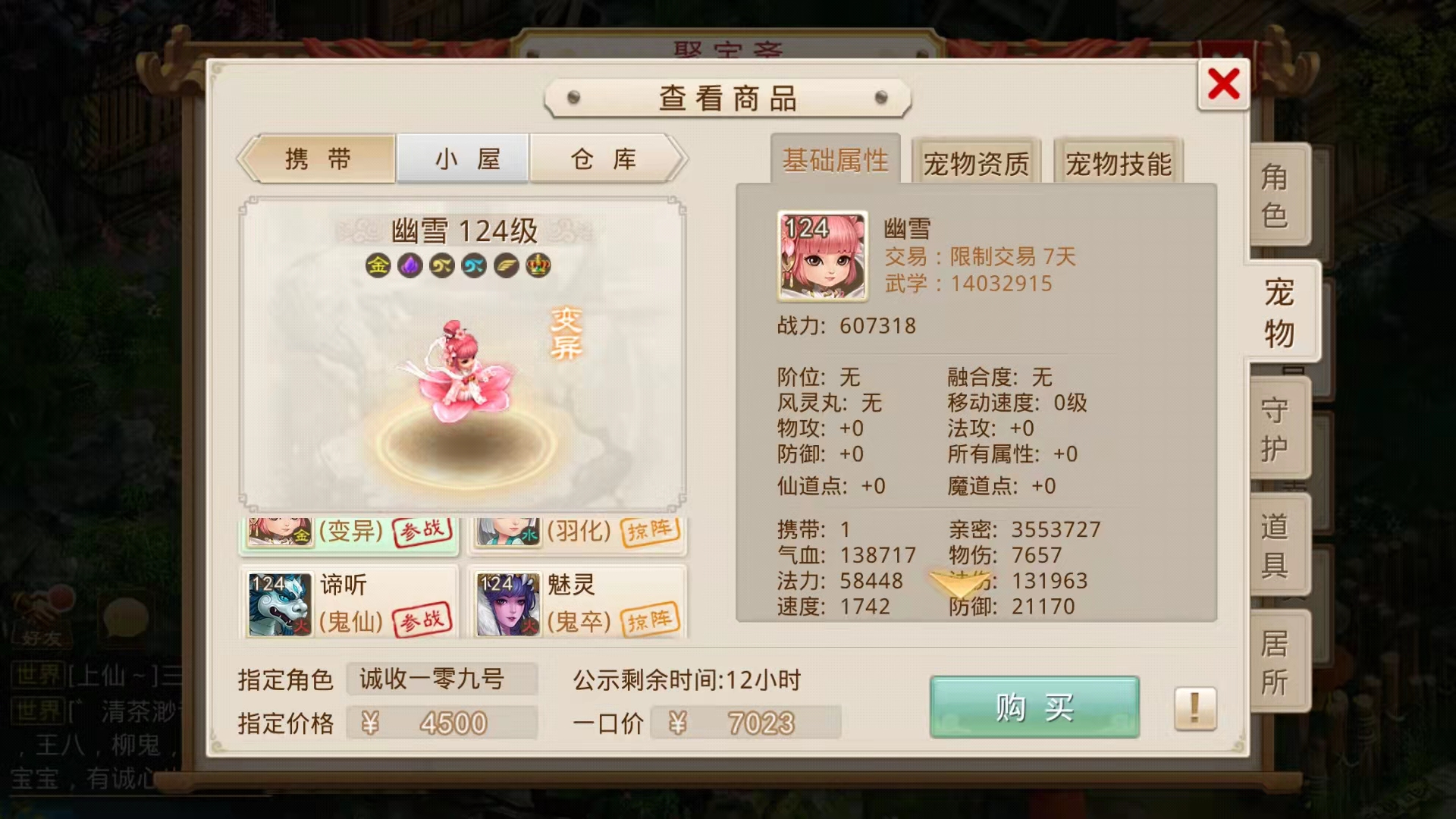Click the gold element (金) attribute icon

pos(378,265)
